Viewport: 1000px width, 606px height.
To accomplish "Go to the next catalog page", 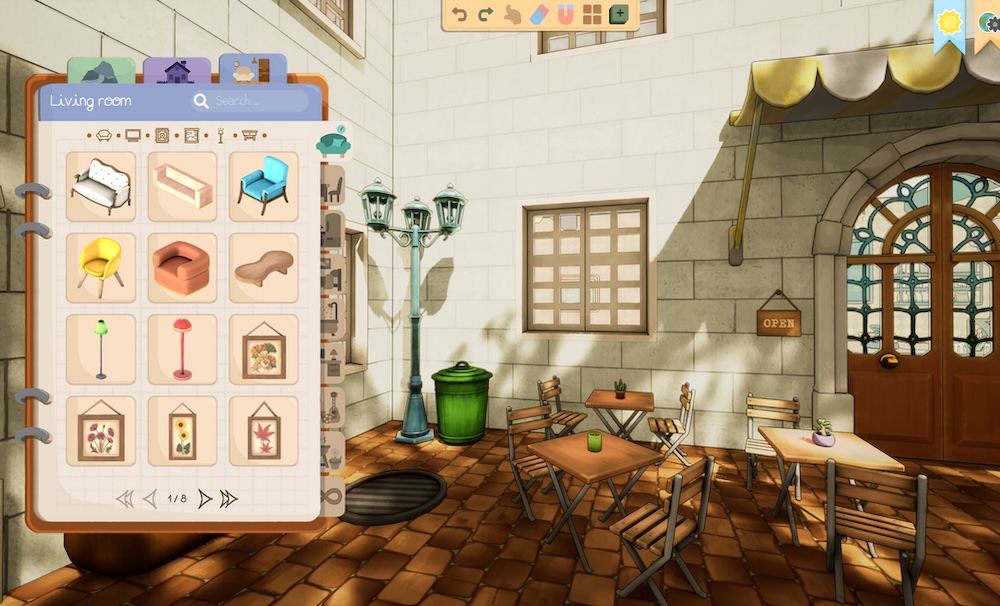I will (204, 498).
